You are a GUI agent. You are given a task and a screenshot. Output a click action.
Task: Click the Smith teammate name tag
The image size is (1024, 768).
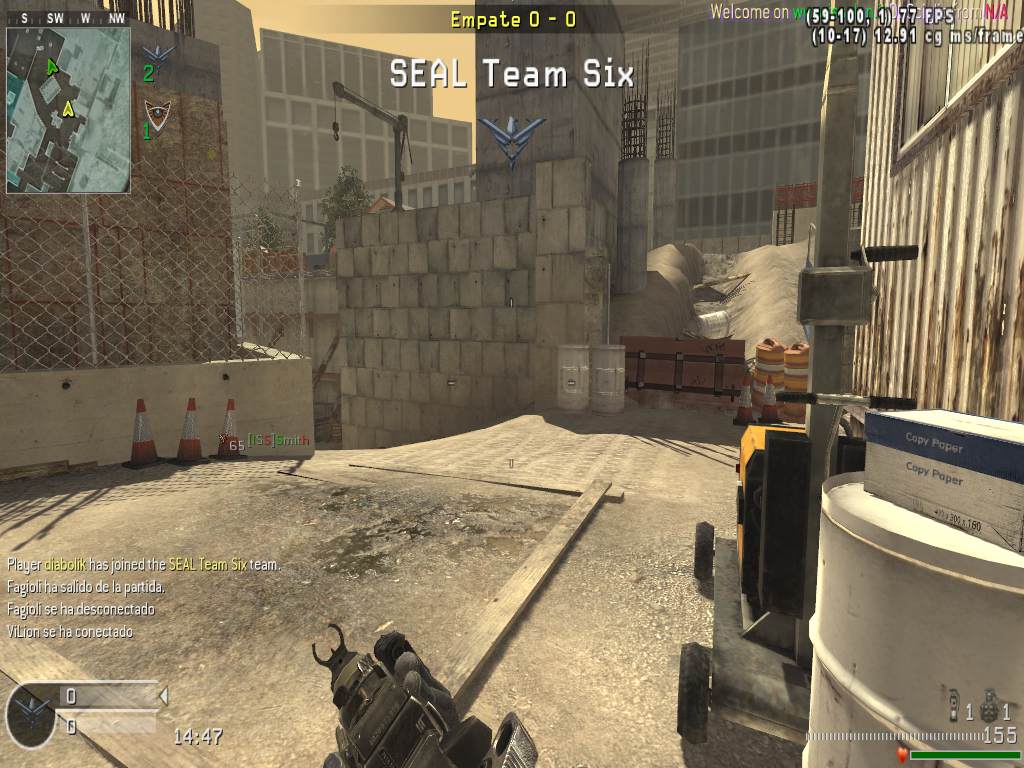pyautogui.click(x=279, y=440)
